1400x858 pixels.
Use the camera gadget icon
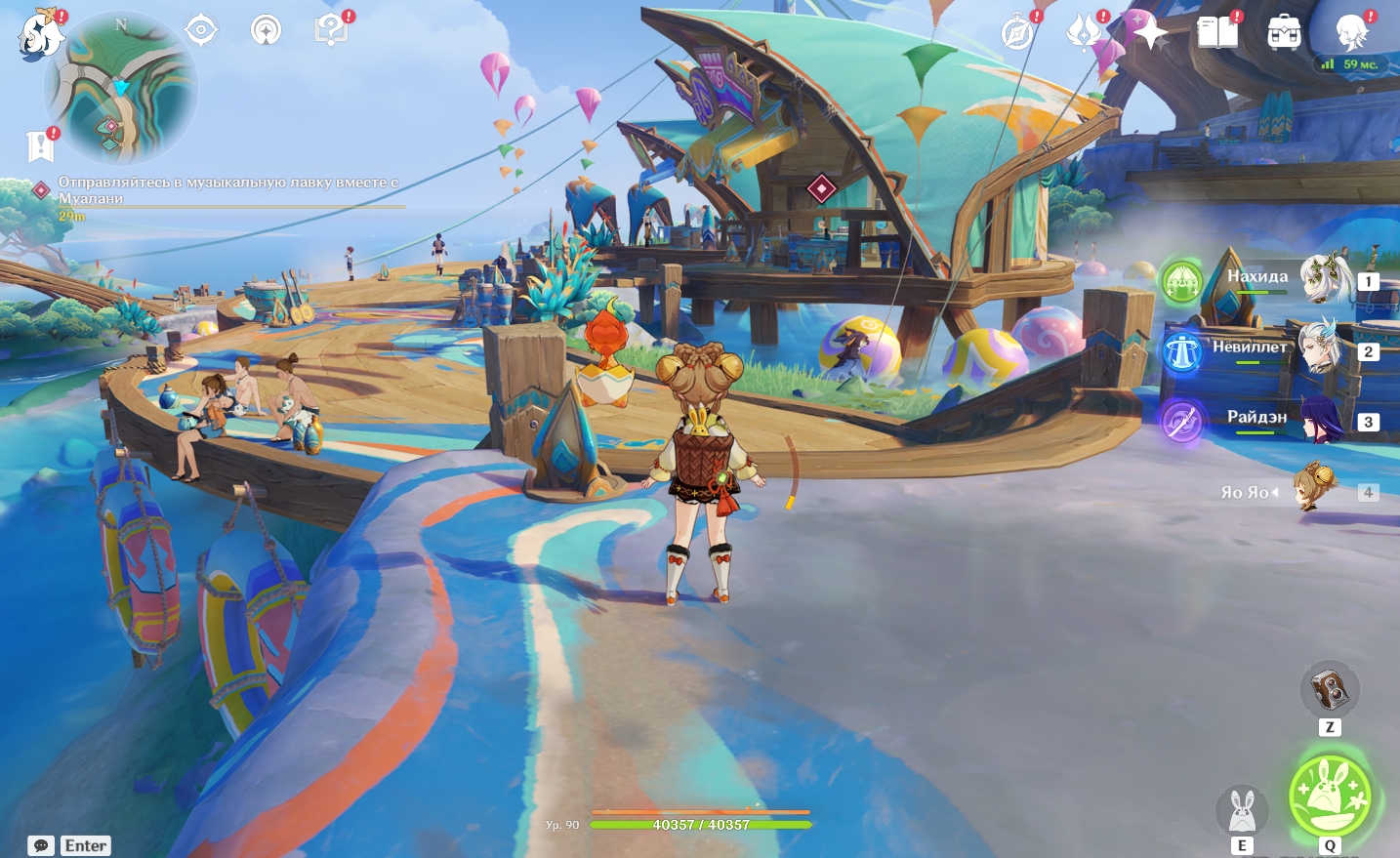point(1329,689)
